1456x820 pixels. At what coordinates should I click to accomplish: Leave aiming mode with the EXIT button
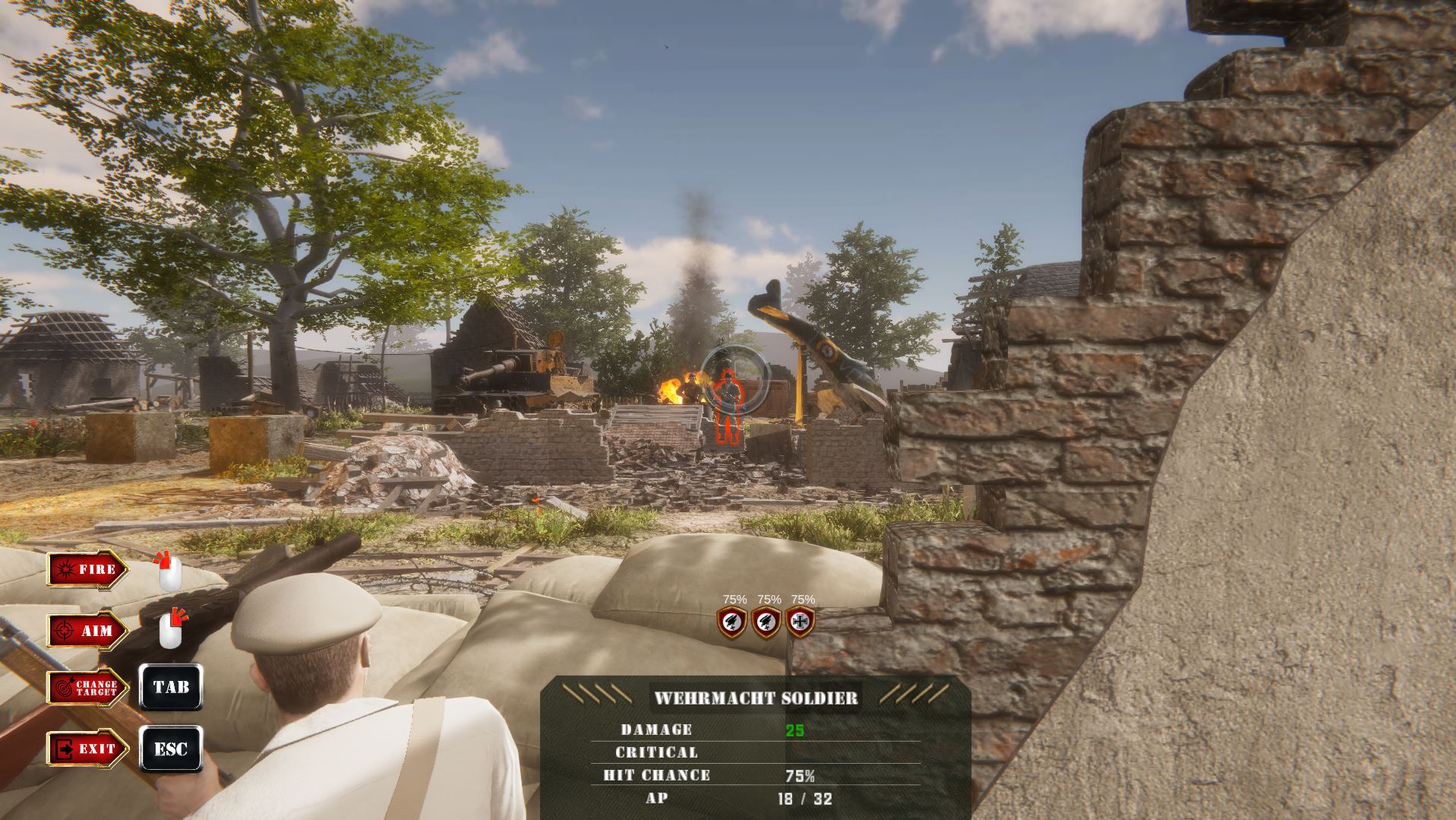point(87,749)
